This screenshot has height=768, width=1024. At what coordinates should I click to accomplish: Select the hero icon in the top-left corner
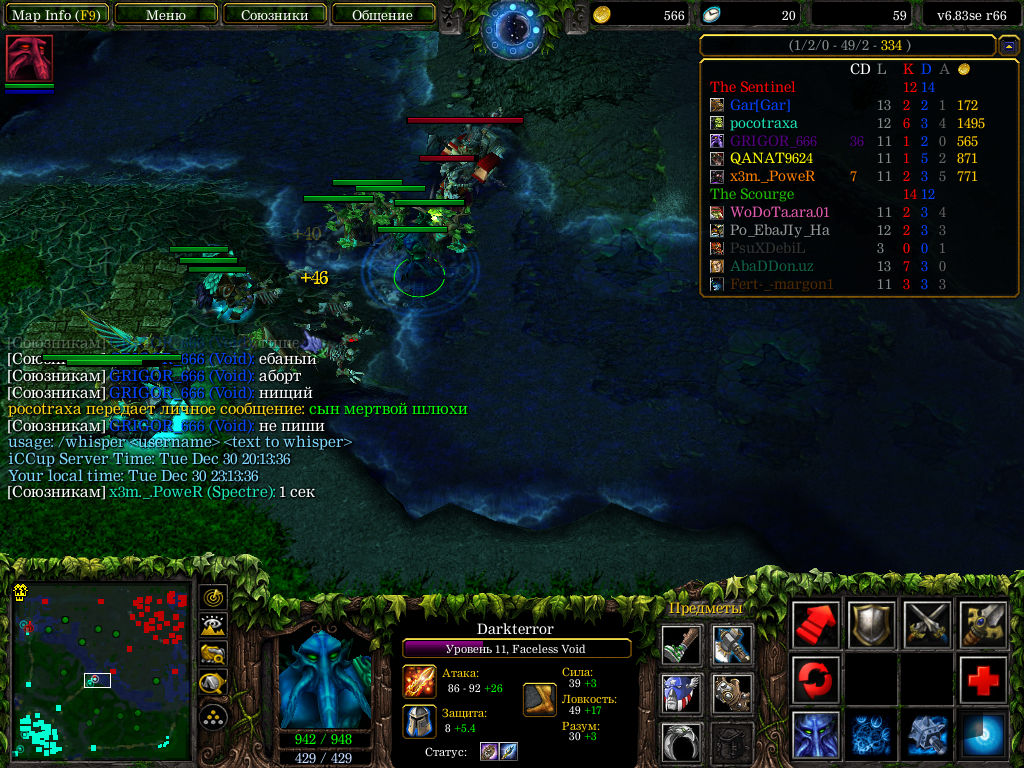point(29,58)
